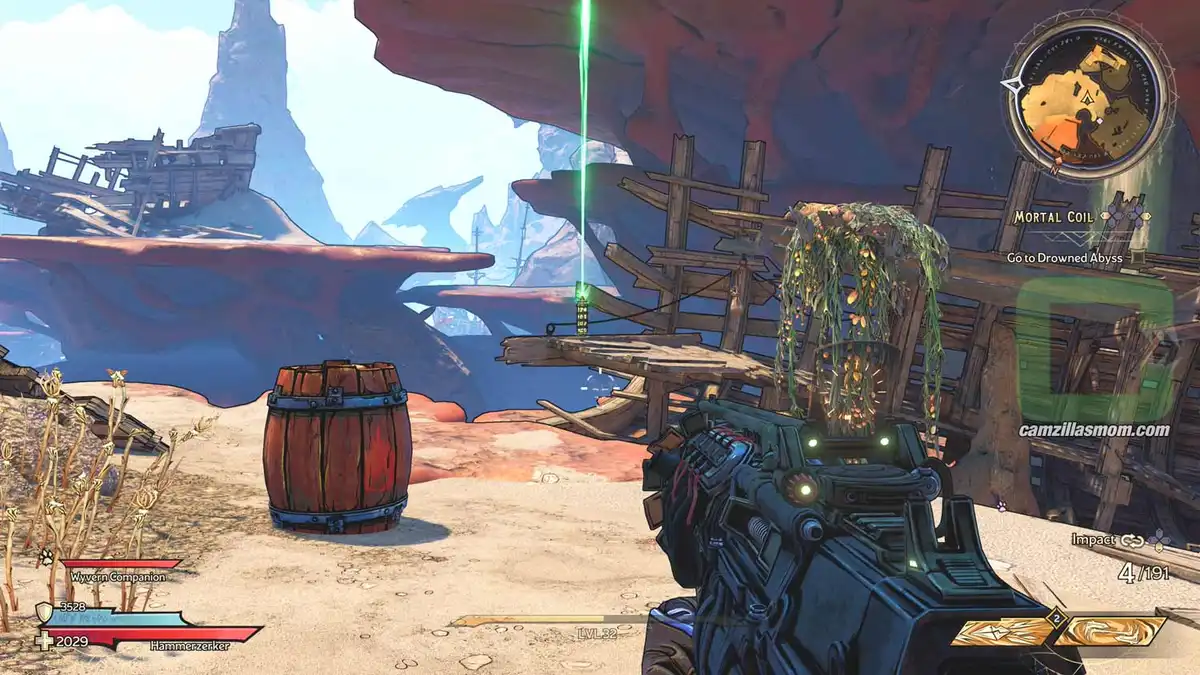Visit the camzillasmom.com watermark link
The height and width of the screenshot is (675, 1200).
[x=1094, y=430]
